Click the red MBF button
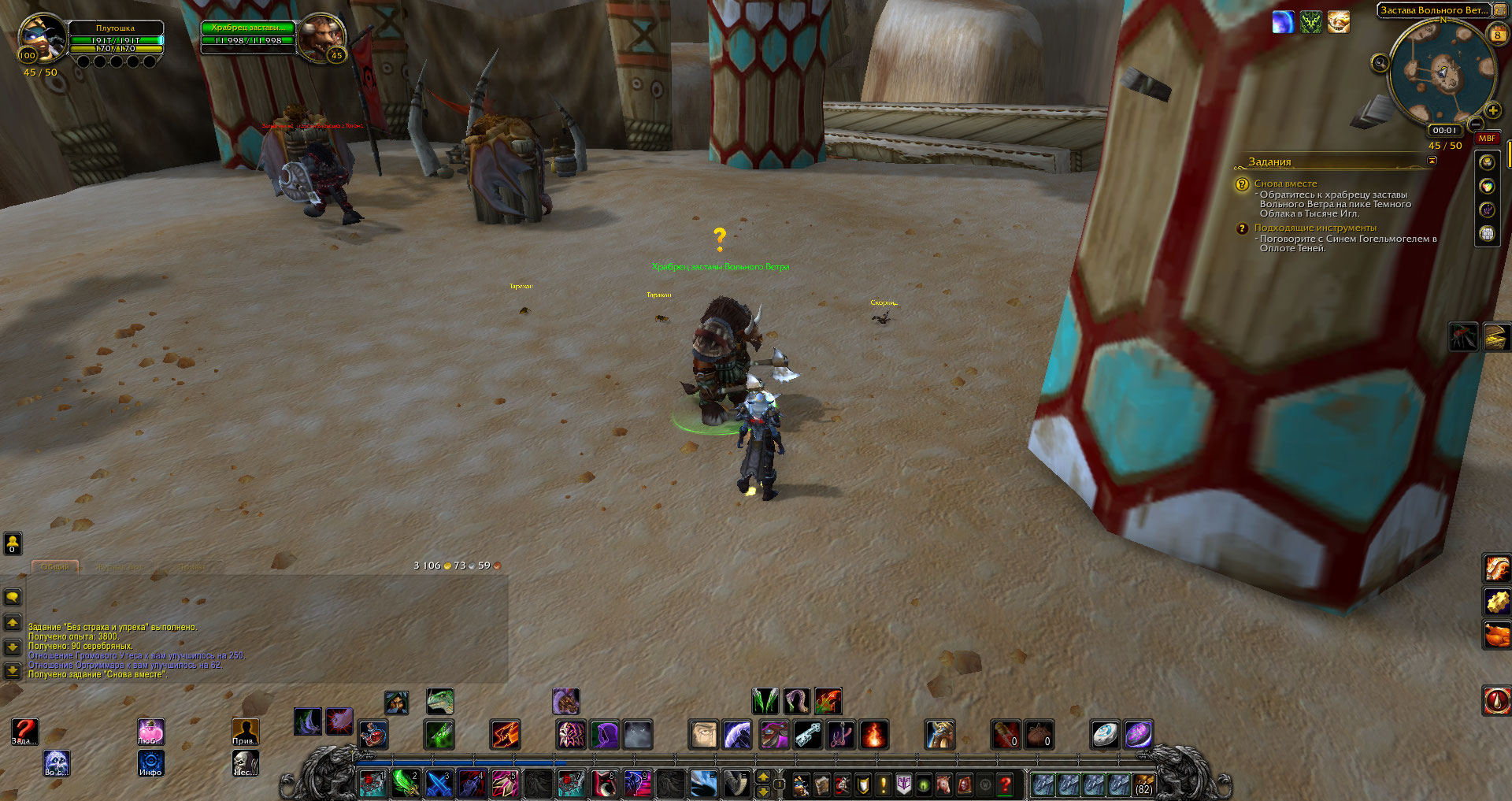1512x801 pixels. tap(1486, 139)
